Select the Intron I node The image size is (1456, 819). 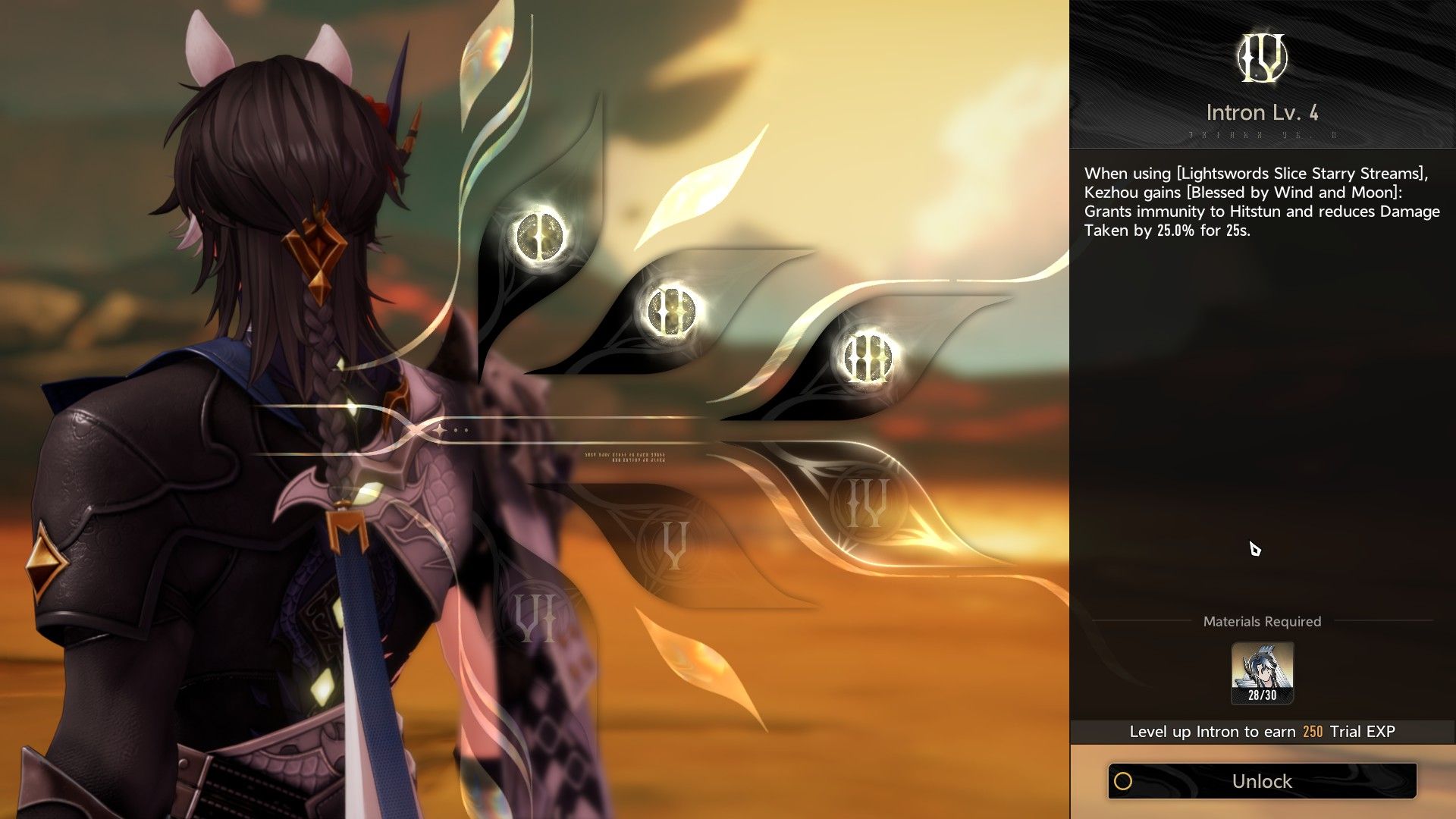tap(539, 237)
